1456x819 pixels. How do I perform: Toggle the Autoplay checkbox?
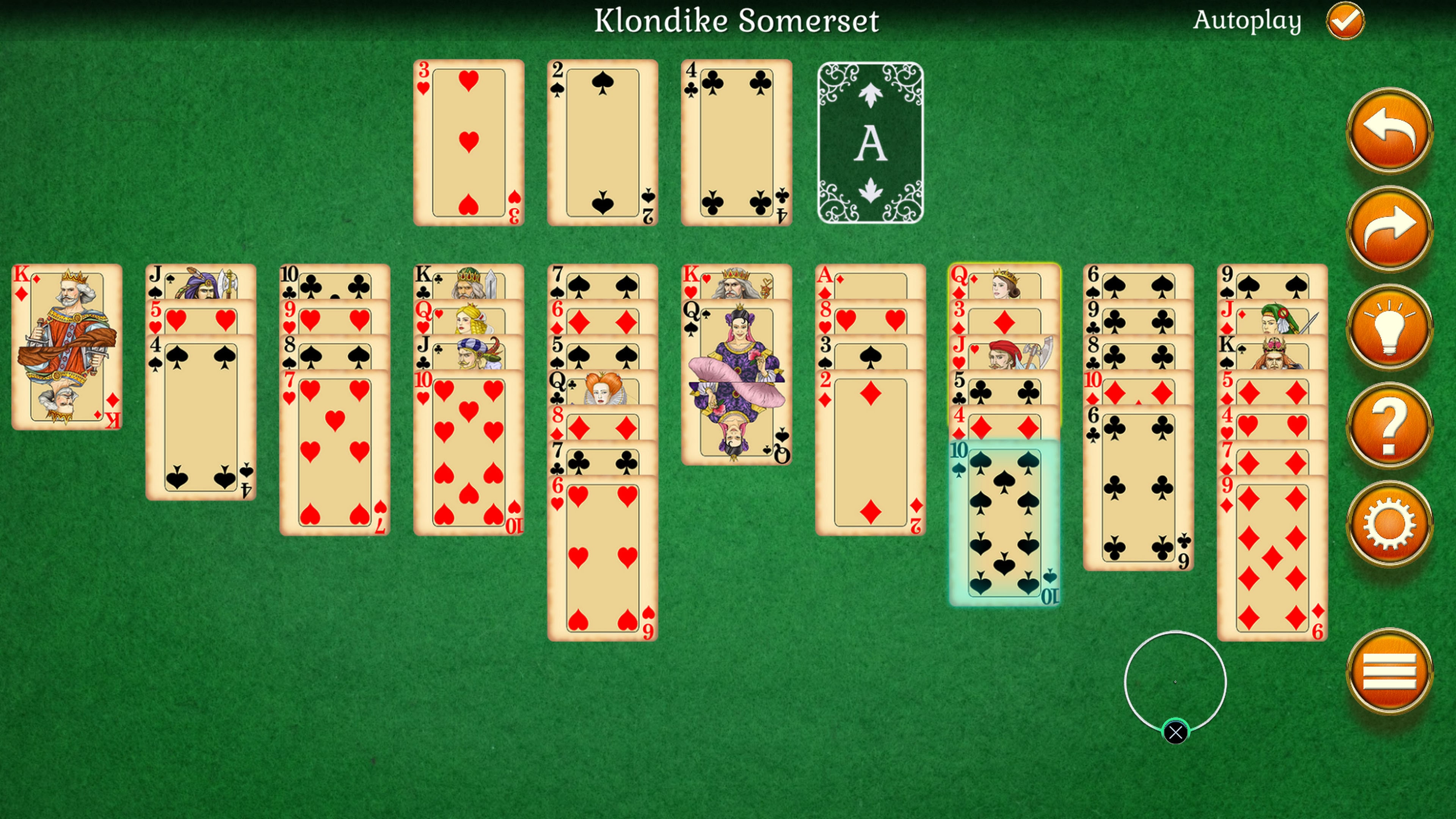pos(1345,21)
